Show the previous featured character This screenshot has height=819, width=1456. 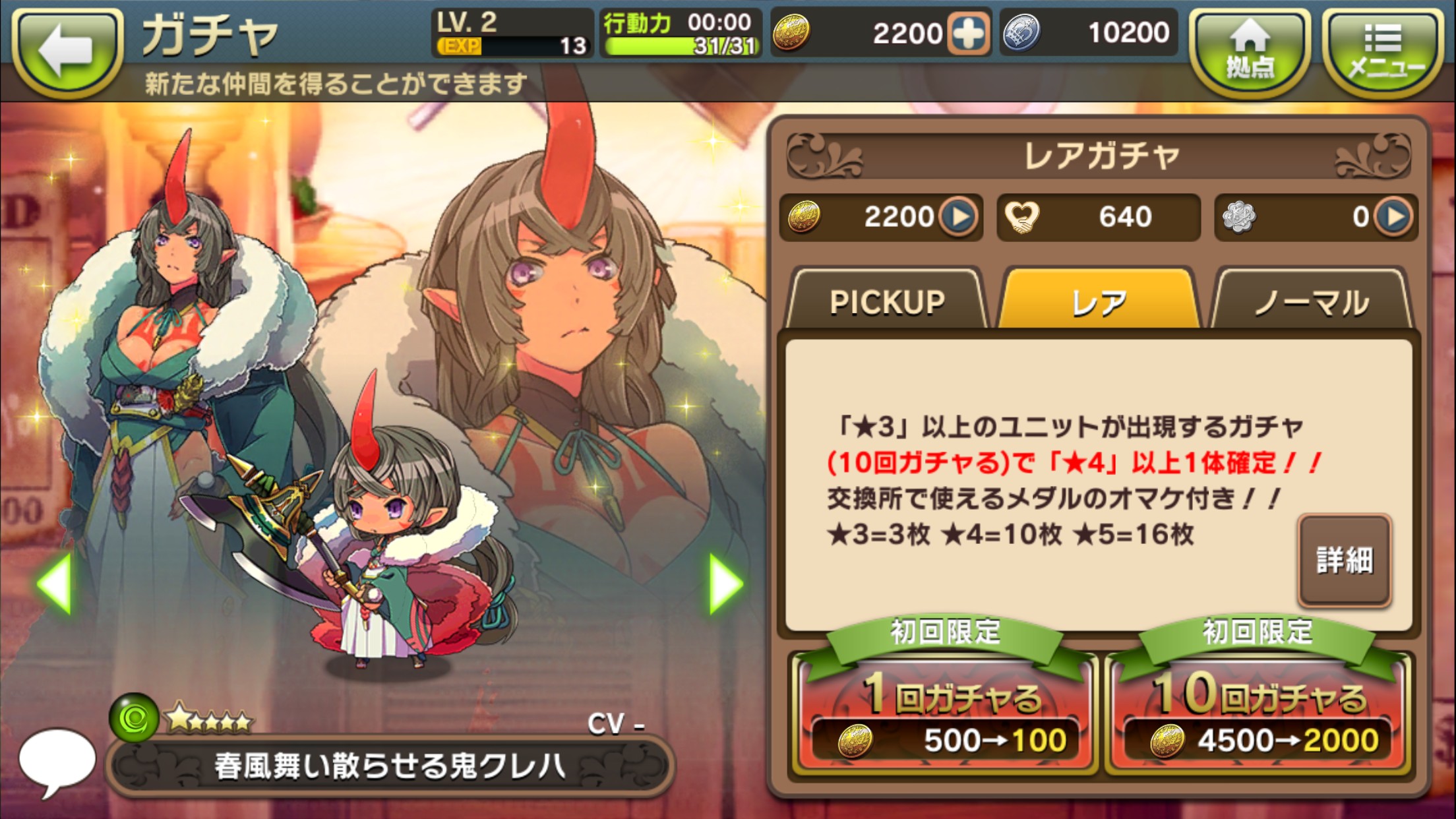pos(55,584)
